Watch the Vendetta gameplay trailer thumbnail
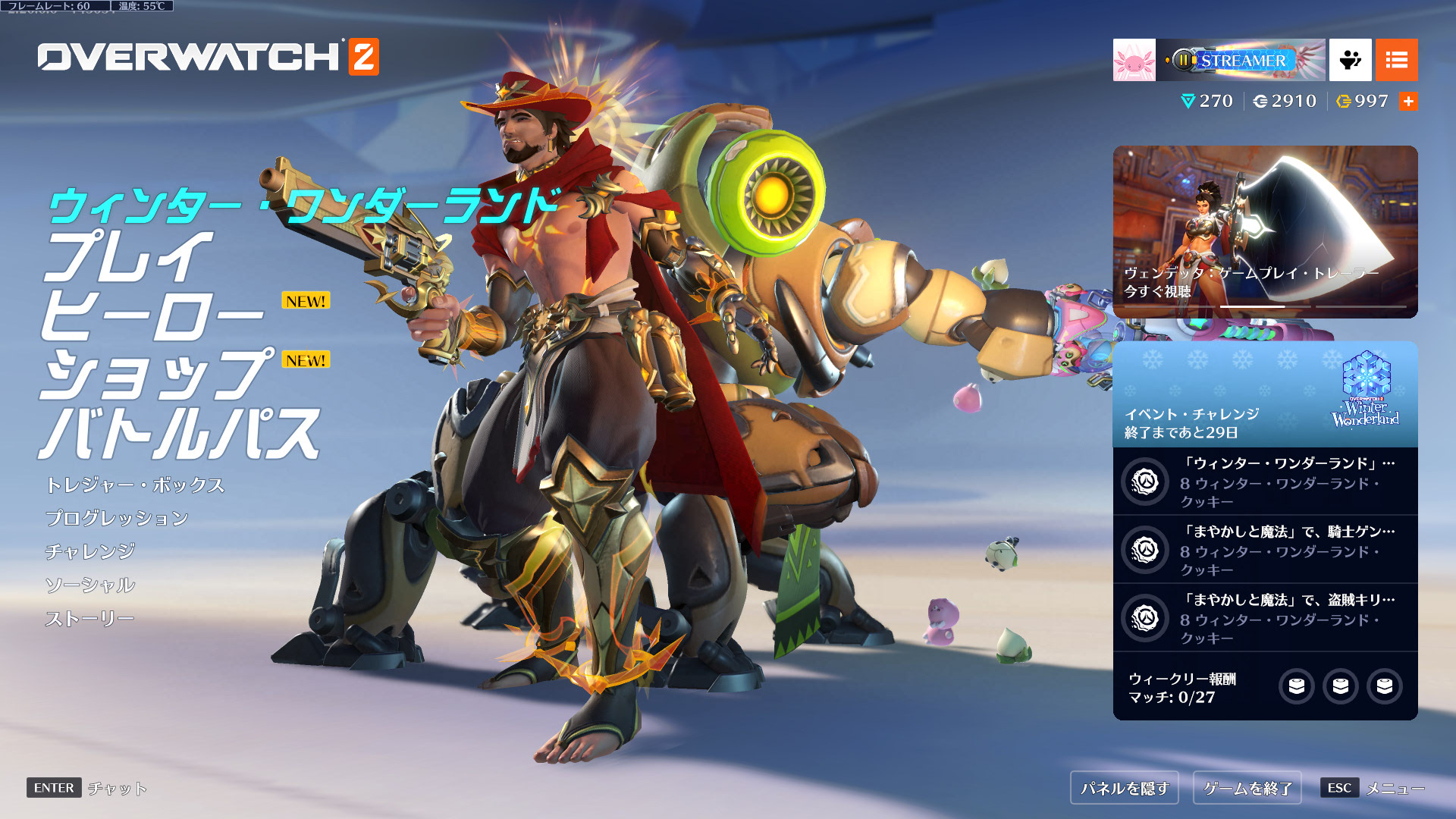 tap(1265, 231)
